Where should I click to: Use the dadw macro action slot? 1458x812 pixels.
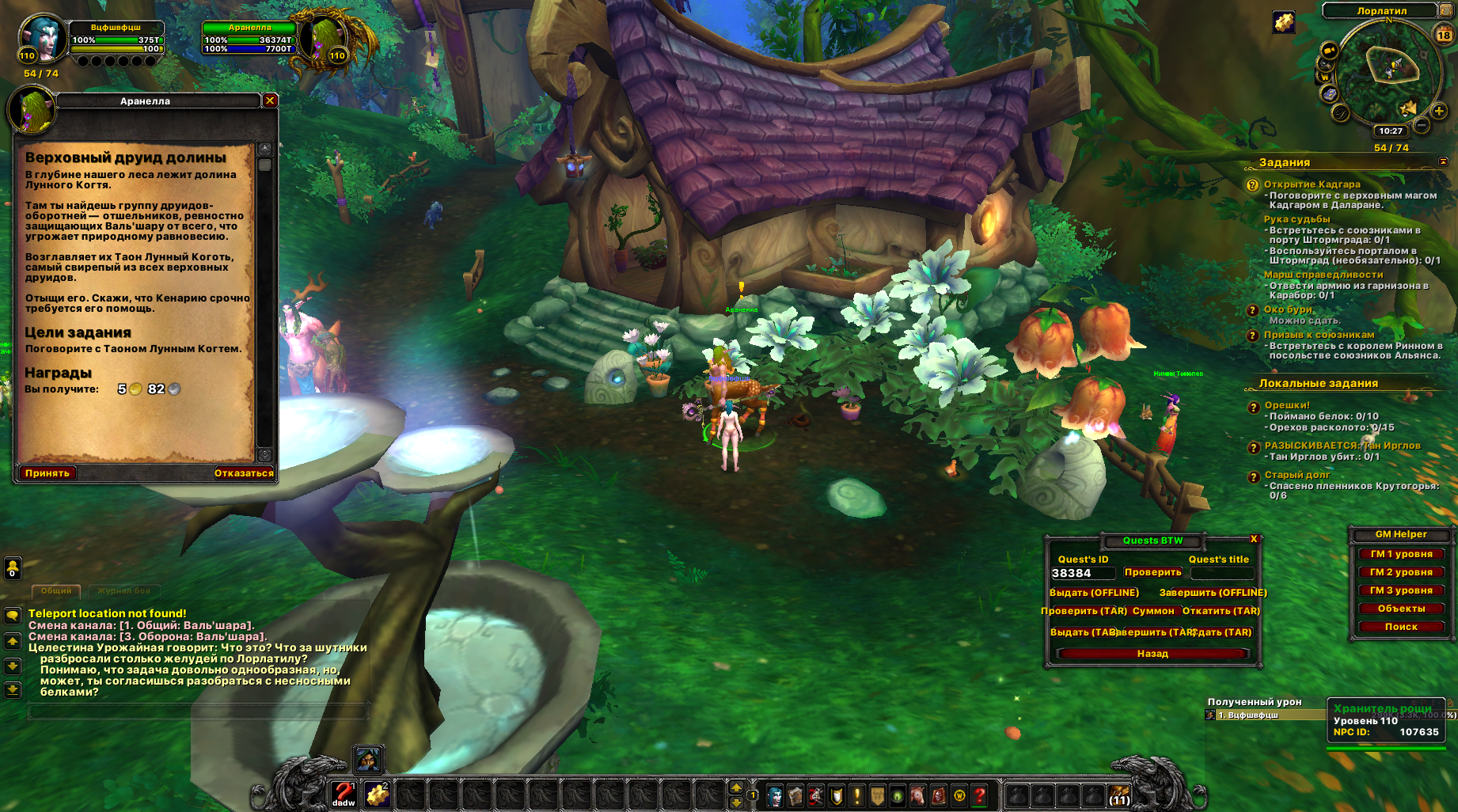[x=344, y=794]
